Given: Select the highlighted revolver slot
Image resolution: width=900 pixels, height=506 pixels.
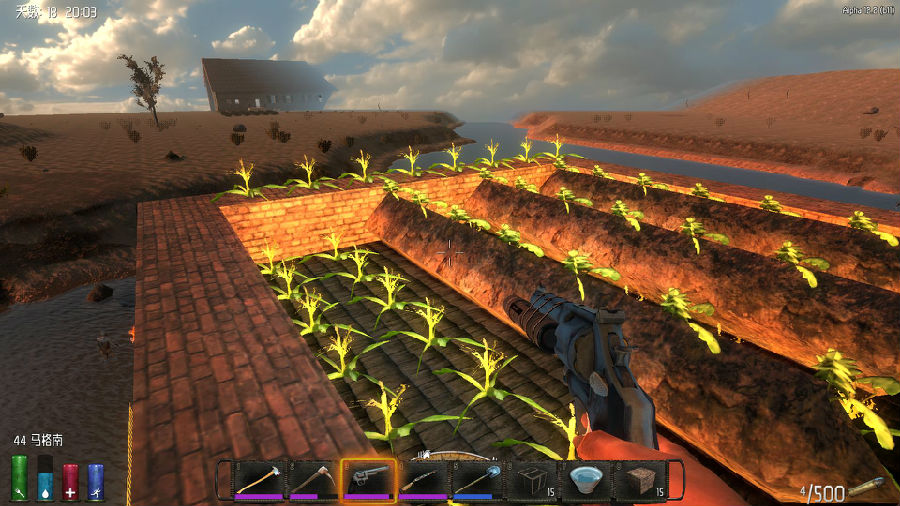Looking at the screenshot, I should [x=367, y=480].
